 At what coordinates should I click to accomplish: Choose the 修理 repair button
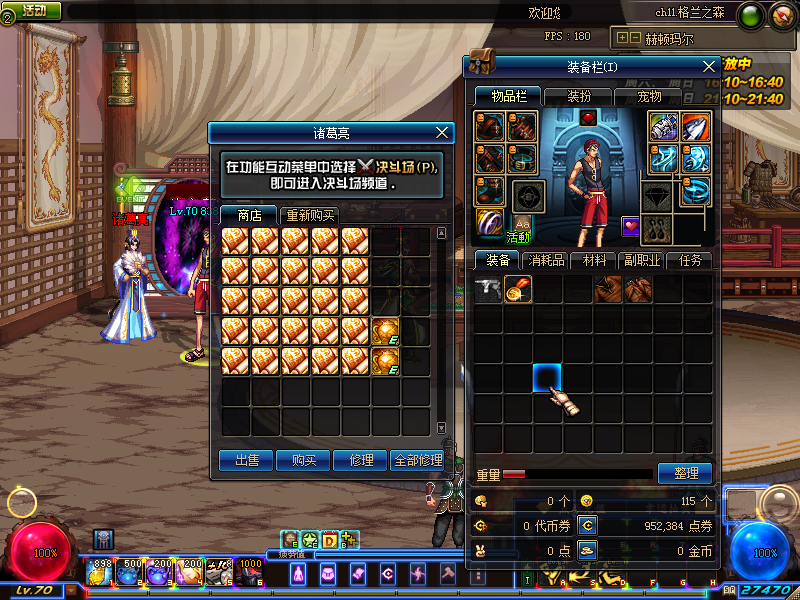360,460
